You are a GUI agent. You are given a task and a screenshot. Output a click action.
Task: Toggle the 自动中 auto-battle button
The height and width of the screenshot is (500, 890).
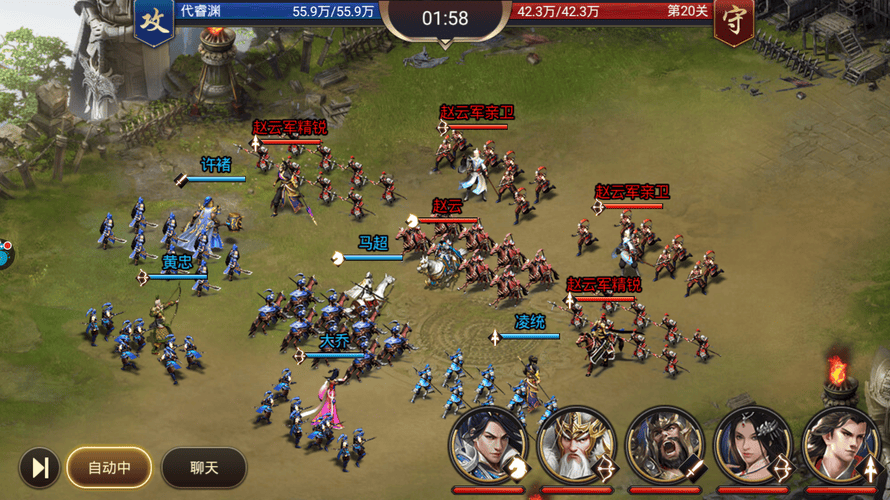point(109,467)
